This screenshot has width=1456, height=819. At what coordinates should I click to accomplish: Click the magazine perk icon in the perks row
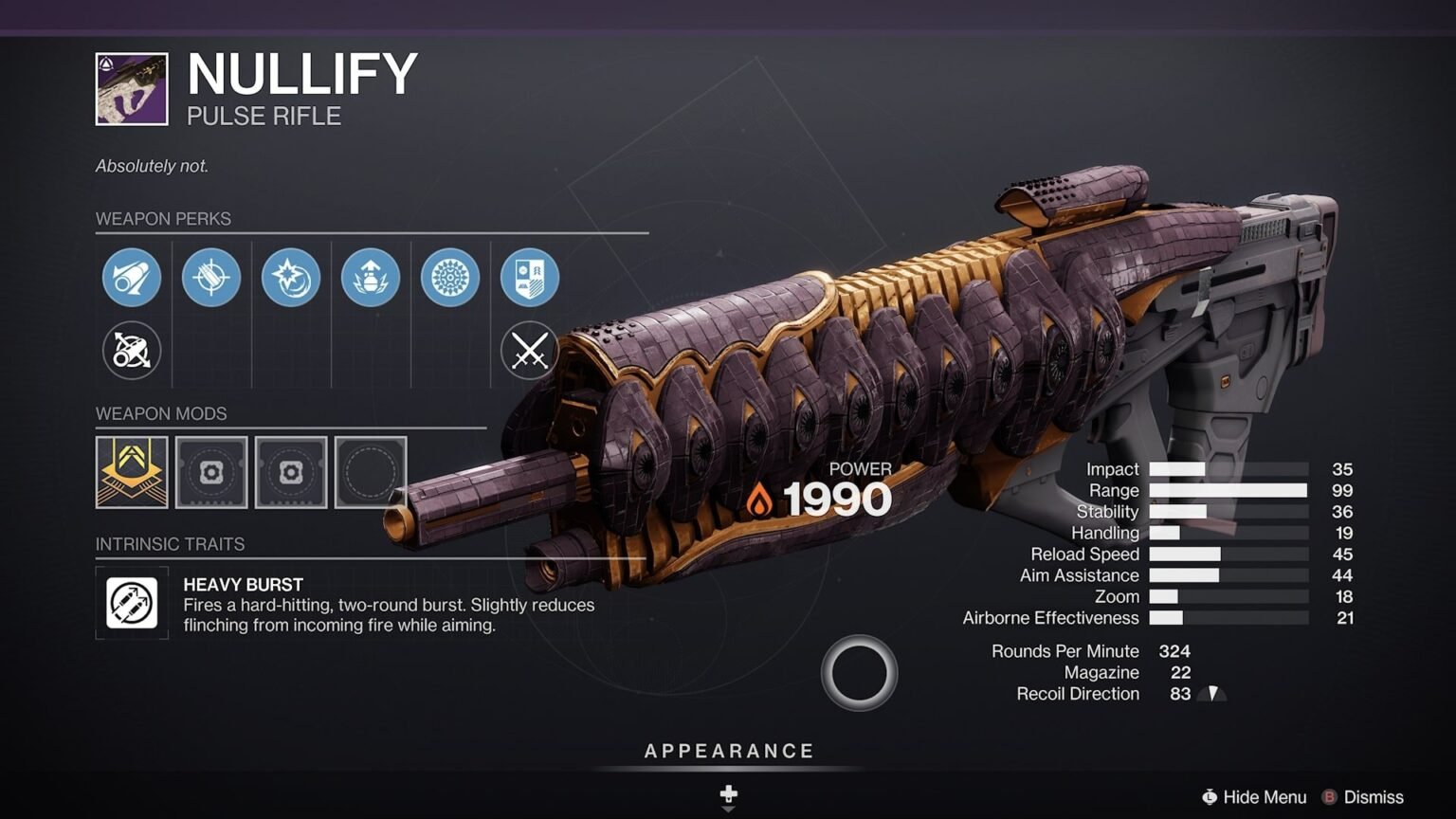(370, 278)
